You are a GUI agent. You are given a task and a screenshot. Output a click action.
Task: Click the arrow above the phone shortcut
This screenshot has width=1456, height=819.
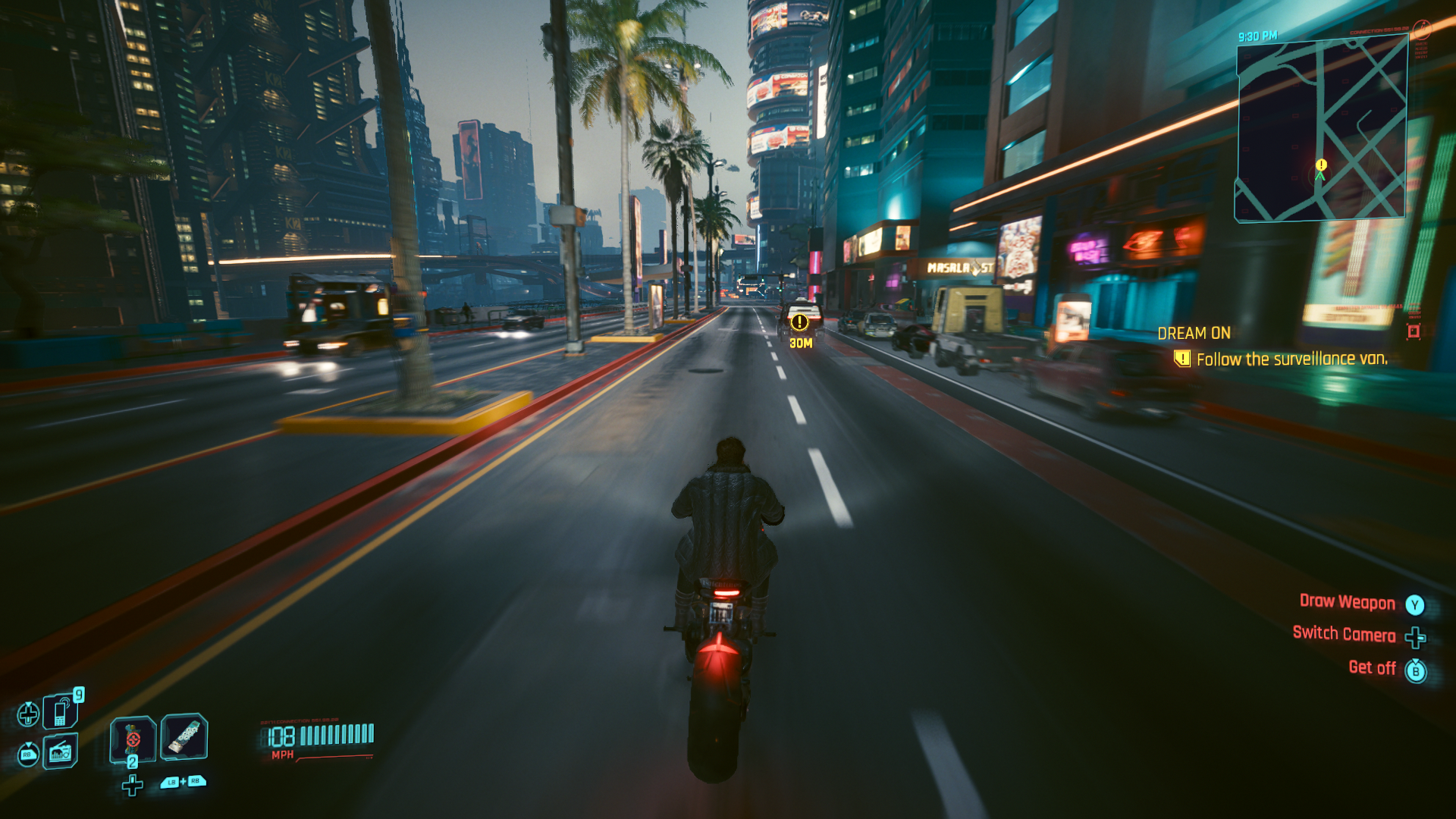(29, 704)
